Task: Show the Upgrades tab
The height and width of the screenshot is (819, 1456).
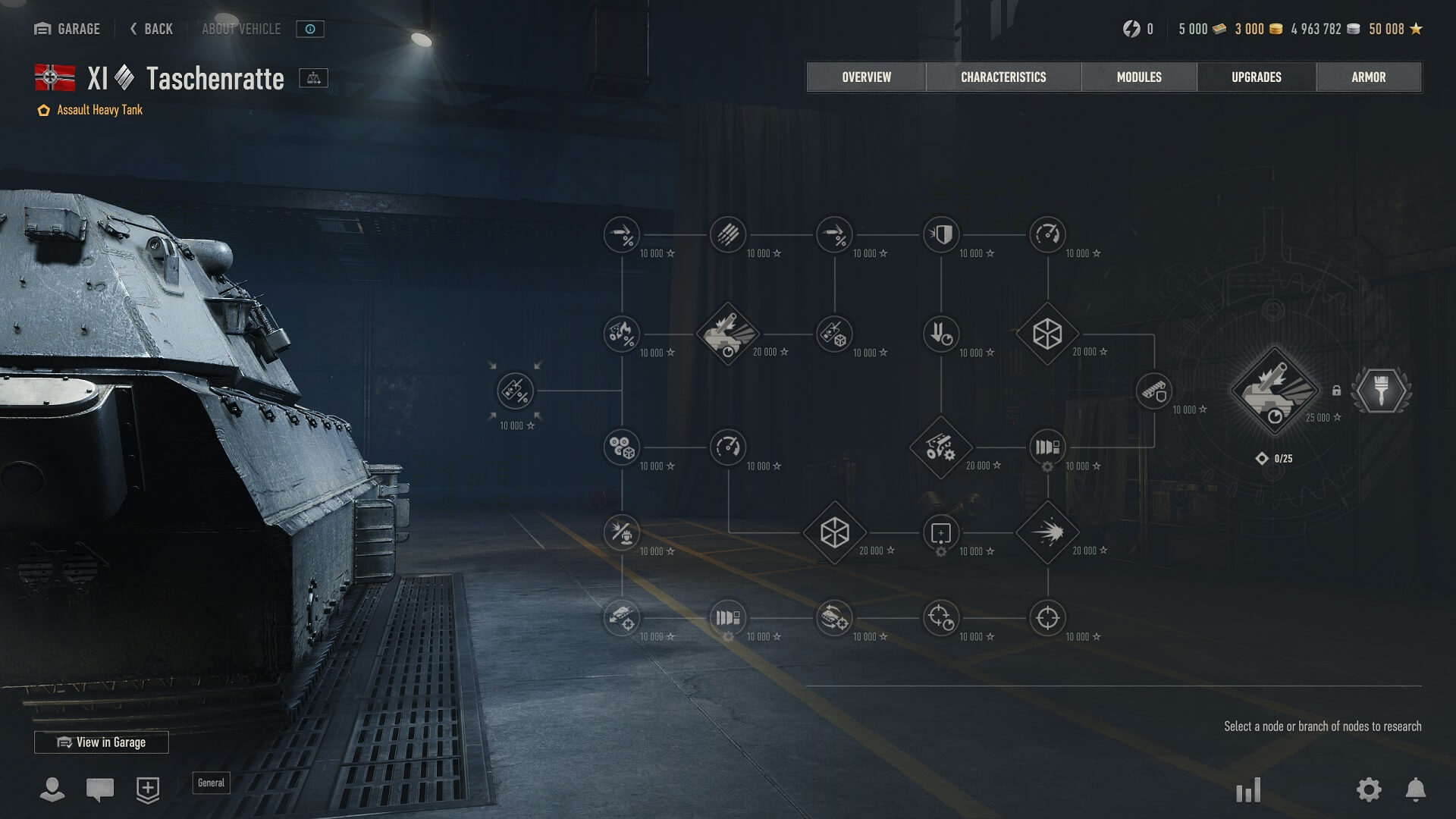Action: [1256, 77]
